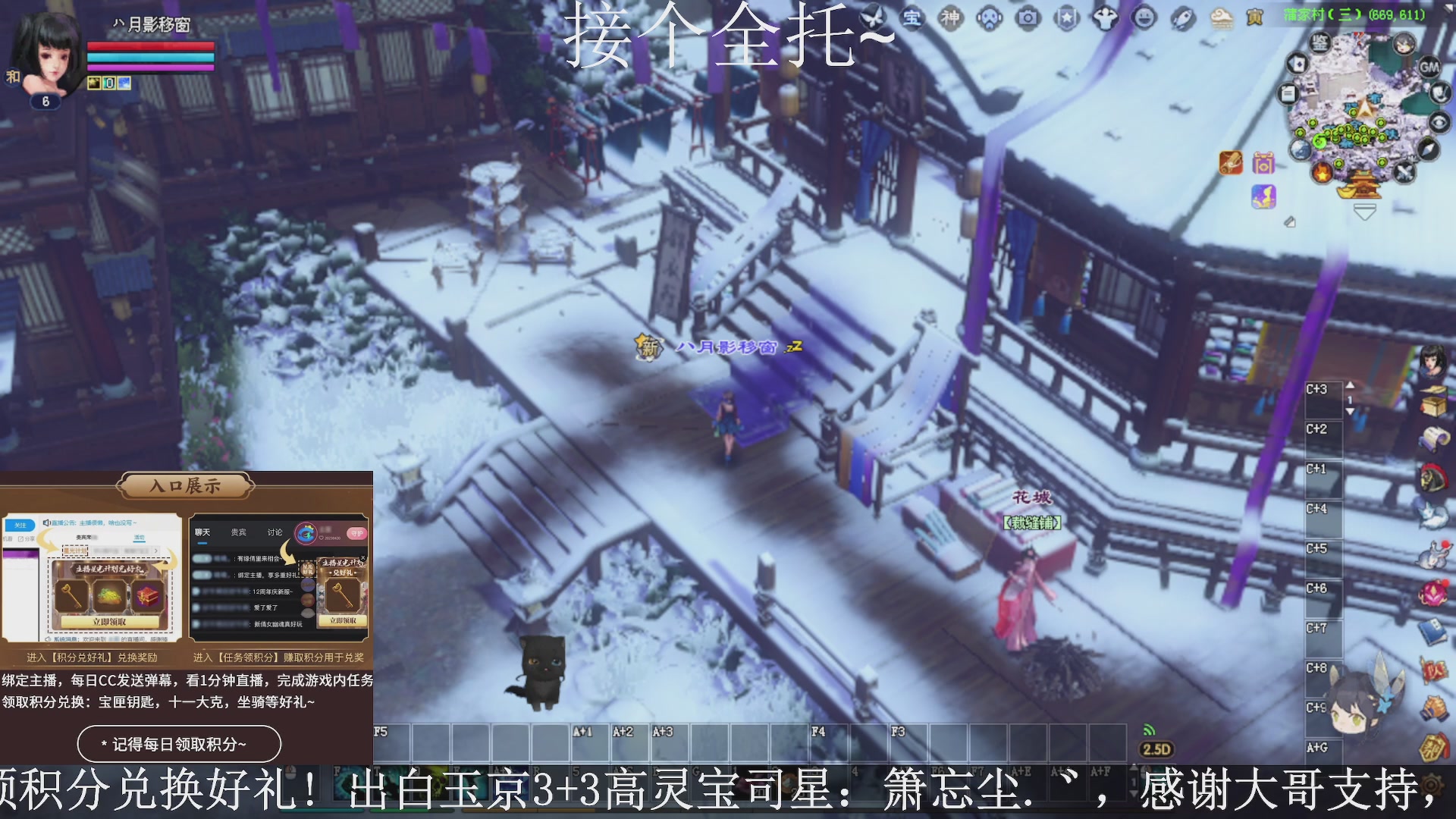Toggle the eye visibility icon beside the minimap
This screenshot has height=819, width=1456.
1439,121
